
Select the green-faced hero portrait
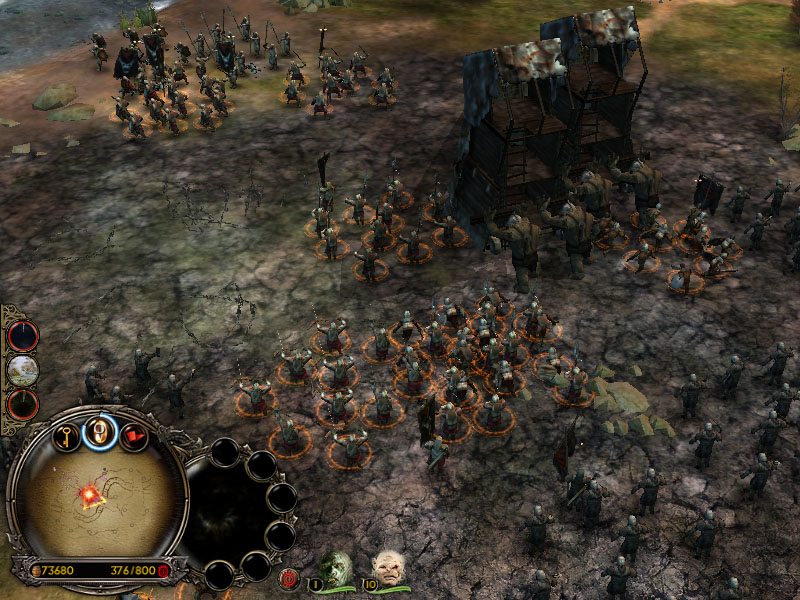click(336, 568)
